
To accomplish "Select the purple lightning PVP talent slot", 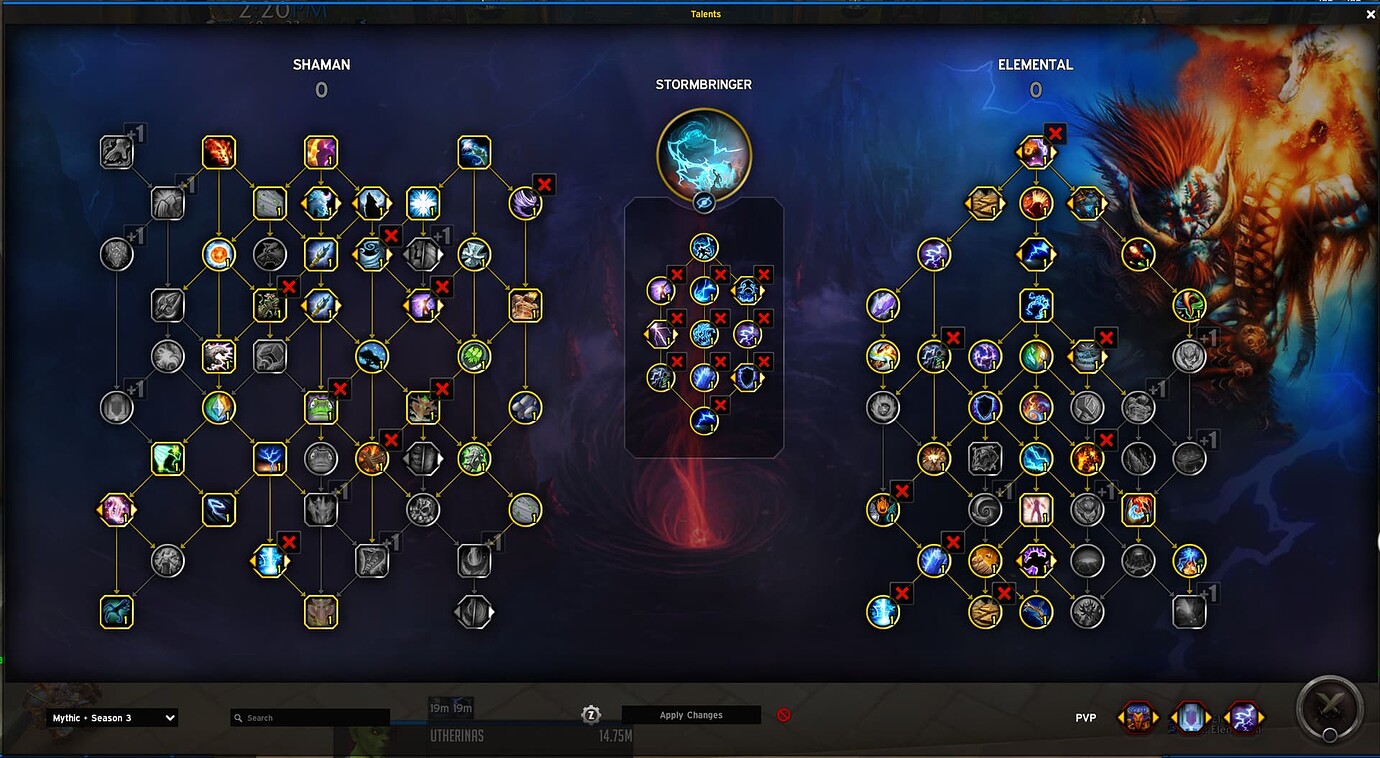I will coord(1243,717).
